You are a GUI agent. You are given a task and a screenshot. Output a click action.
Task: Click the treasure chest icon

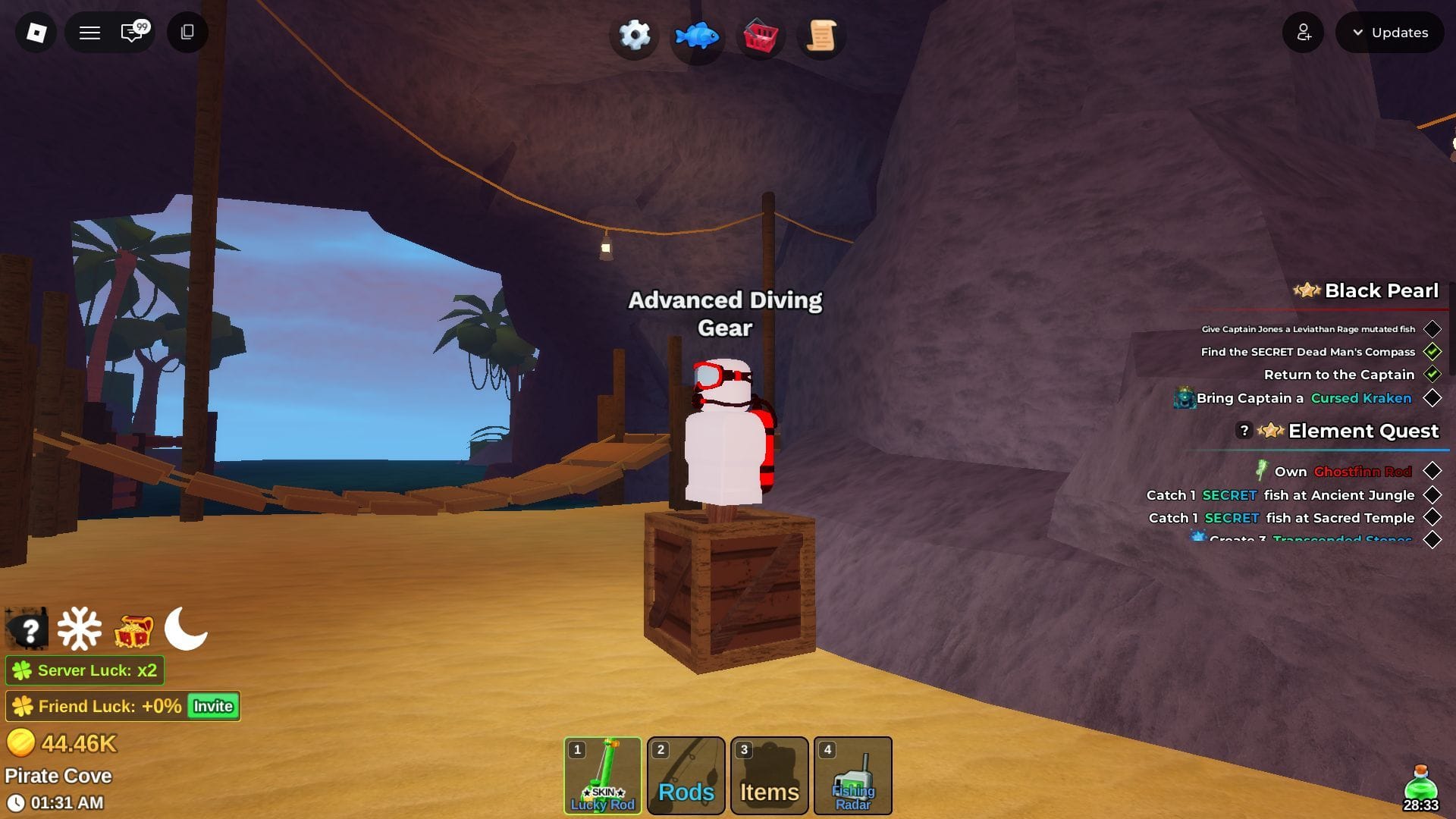133,630
